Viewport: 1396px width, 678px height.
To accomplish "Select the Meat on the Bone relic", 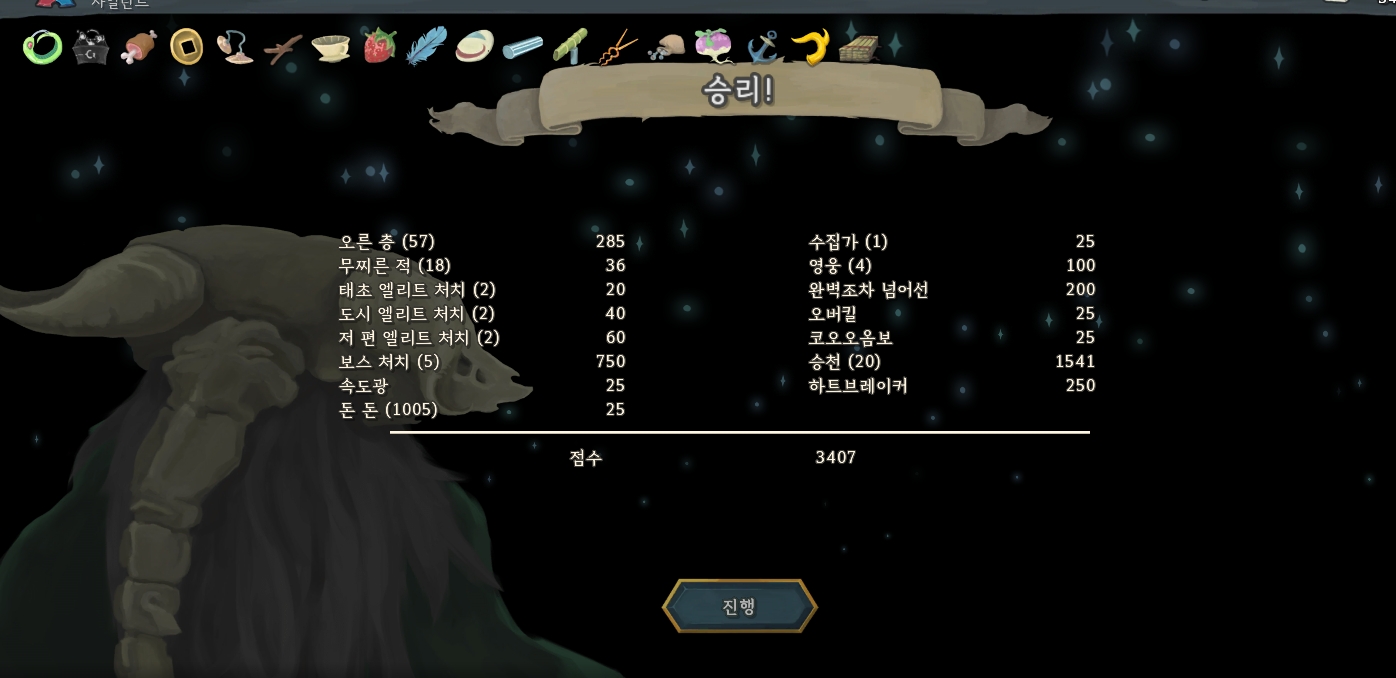I will pos(139,46).
